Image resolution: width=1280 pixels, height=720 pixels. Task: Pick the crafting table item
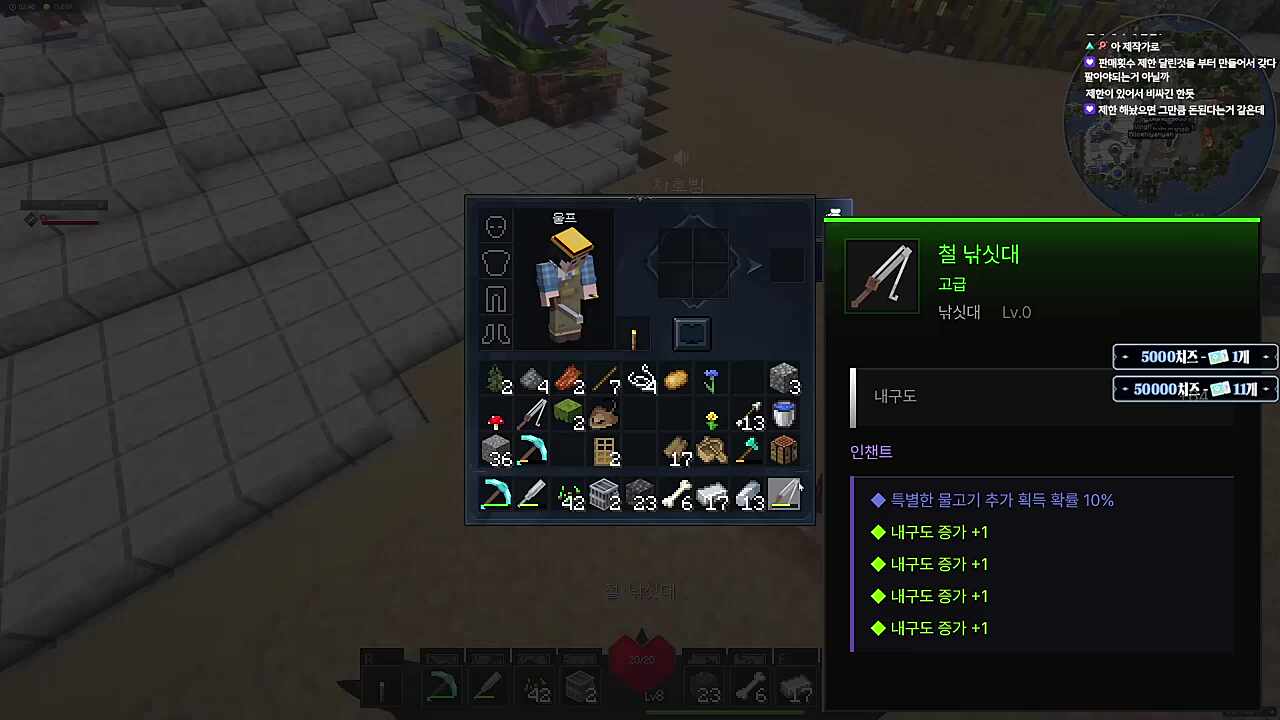pos(784,451)
